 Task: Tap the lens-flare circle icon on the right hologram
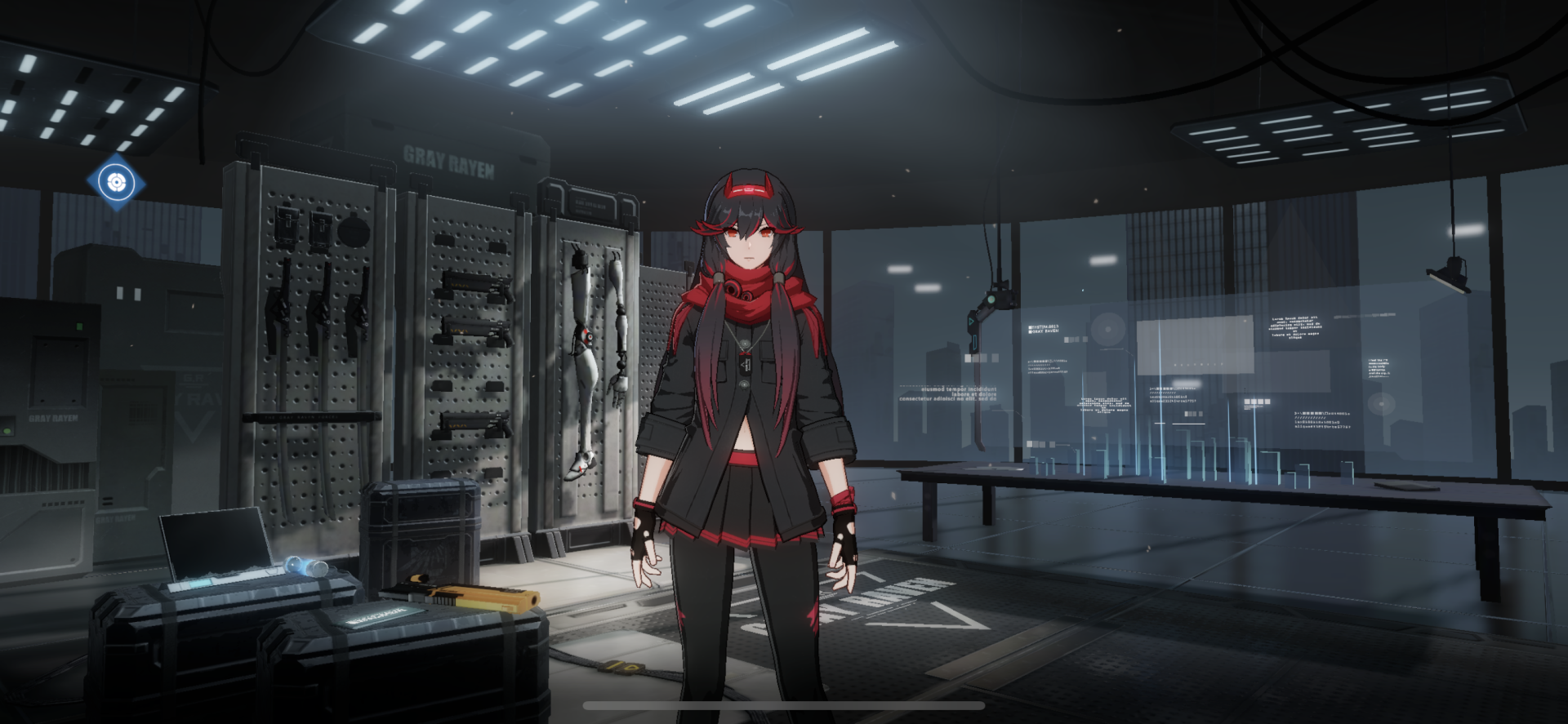coord(1382,404)
